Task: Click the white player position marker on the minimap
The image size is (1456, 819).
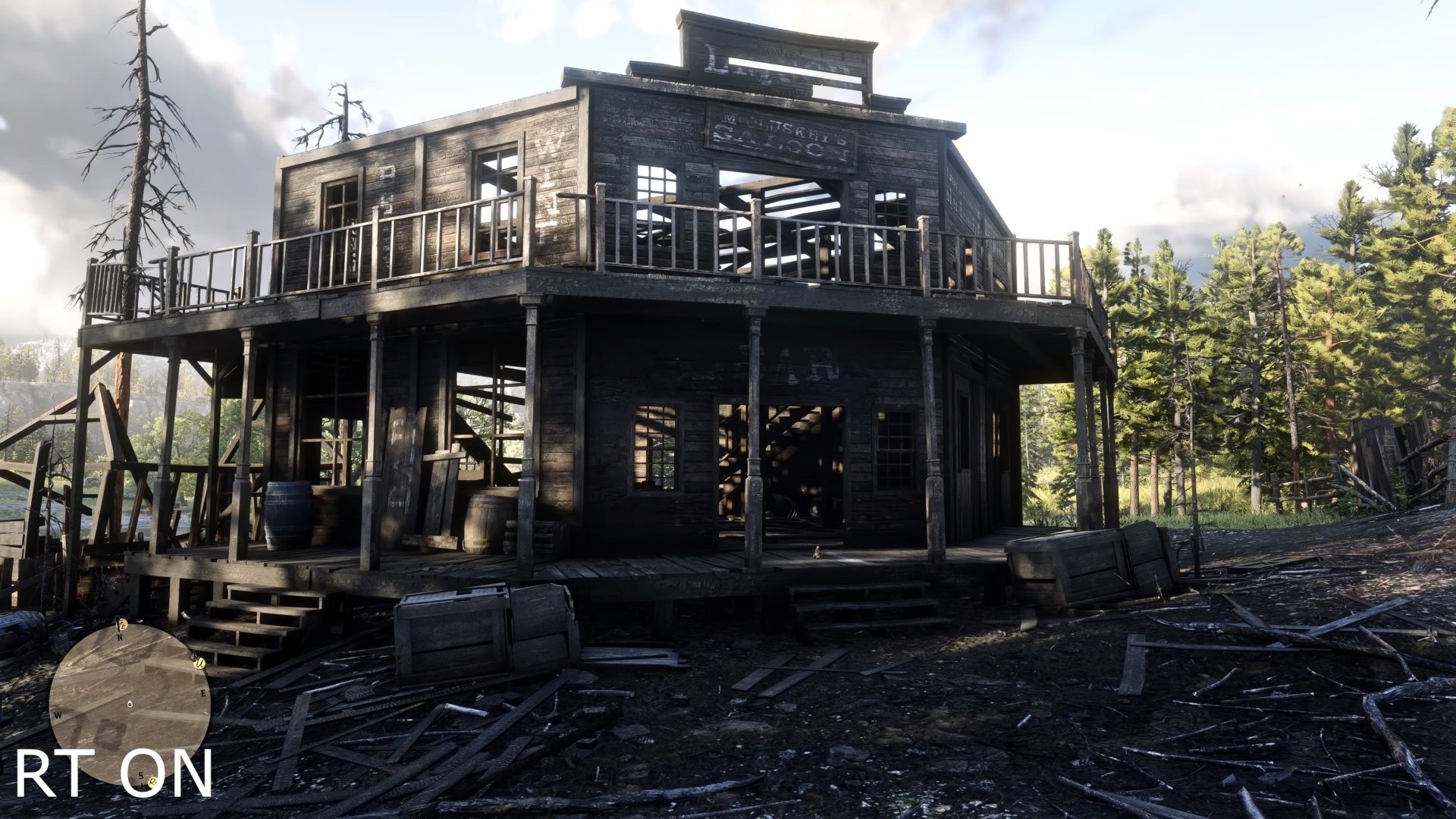Action: [x=129, y=704]
